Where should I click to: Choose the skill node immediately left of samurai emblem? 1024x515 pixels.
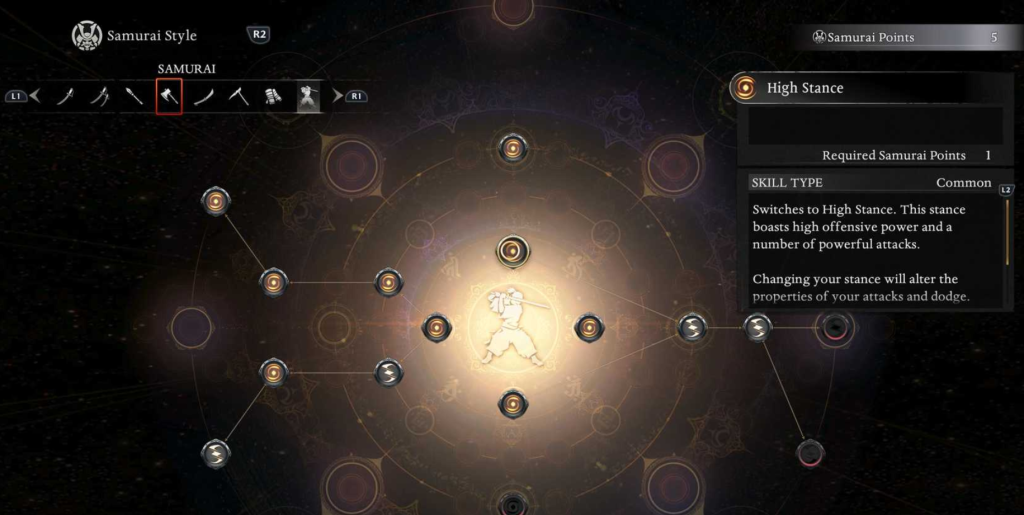point(437,327)
